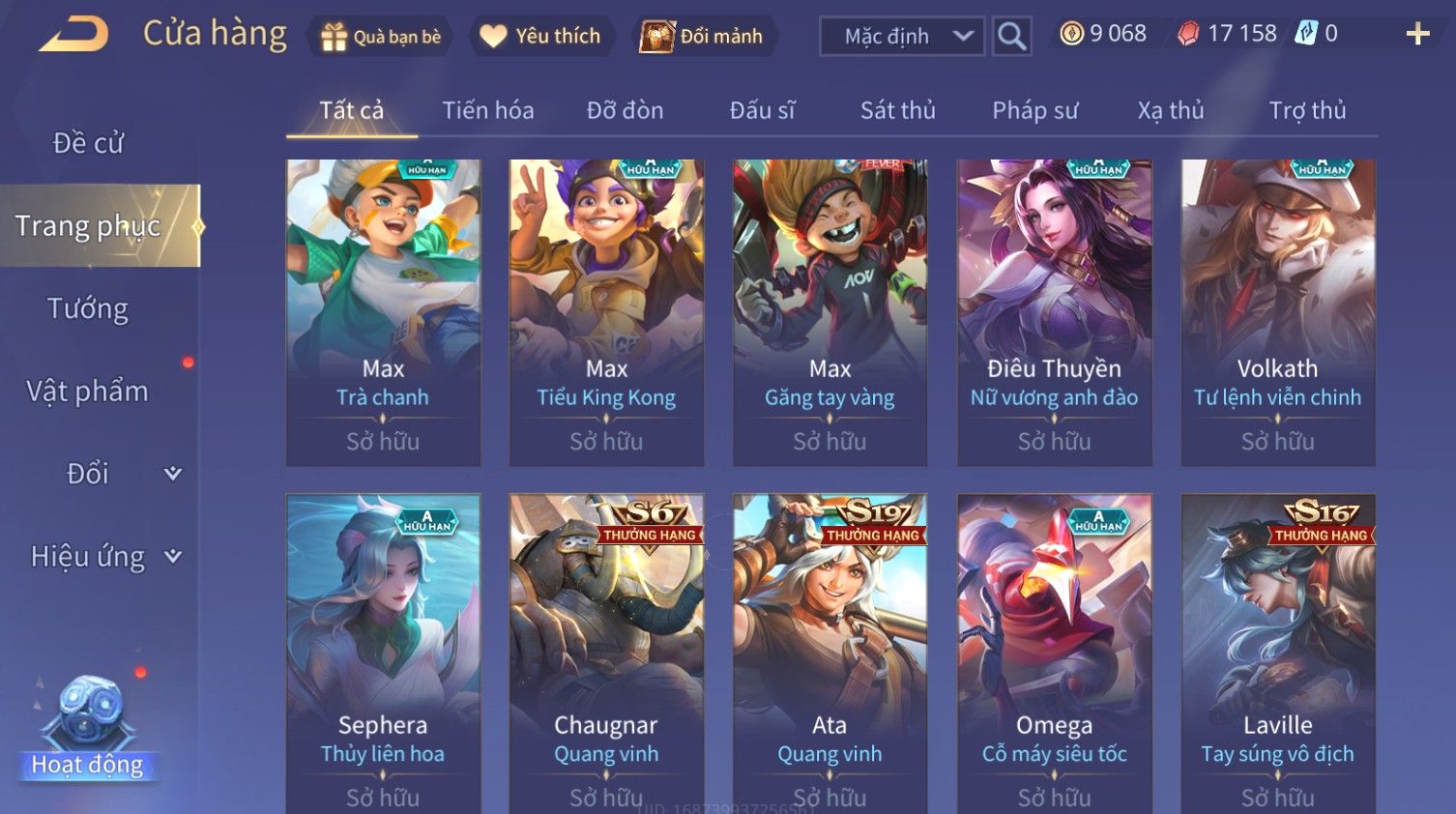The image size is (1456, 814).
Task: Go to the Tướng shop section
Action: point(88,308)
